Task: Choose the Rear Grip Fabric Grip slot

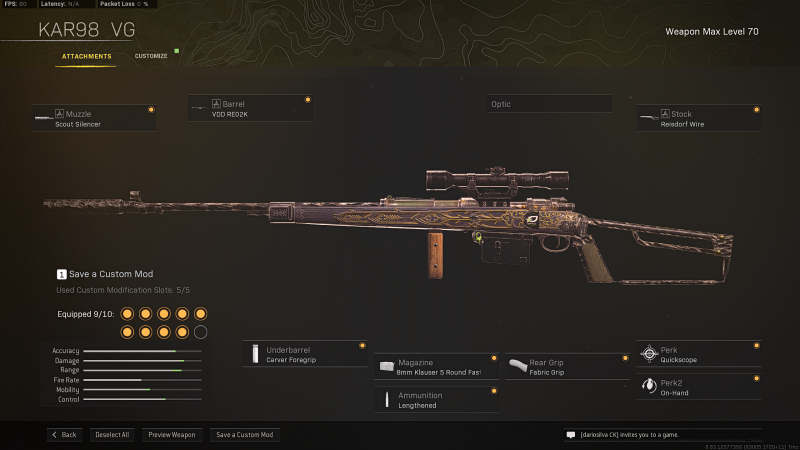Action: point(565,367)
